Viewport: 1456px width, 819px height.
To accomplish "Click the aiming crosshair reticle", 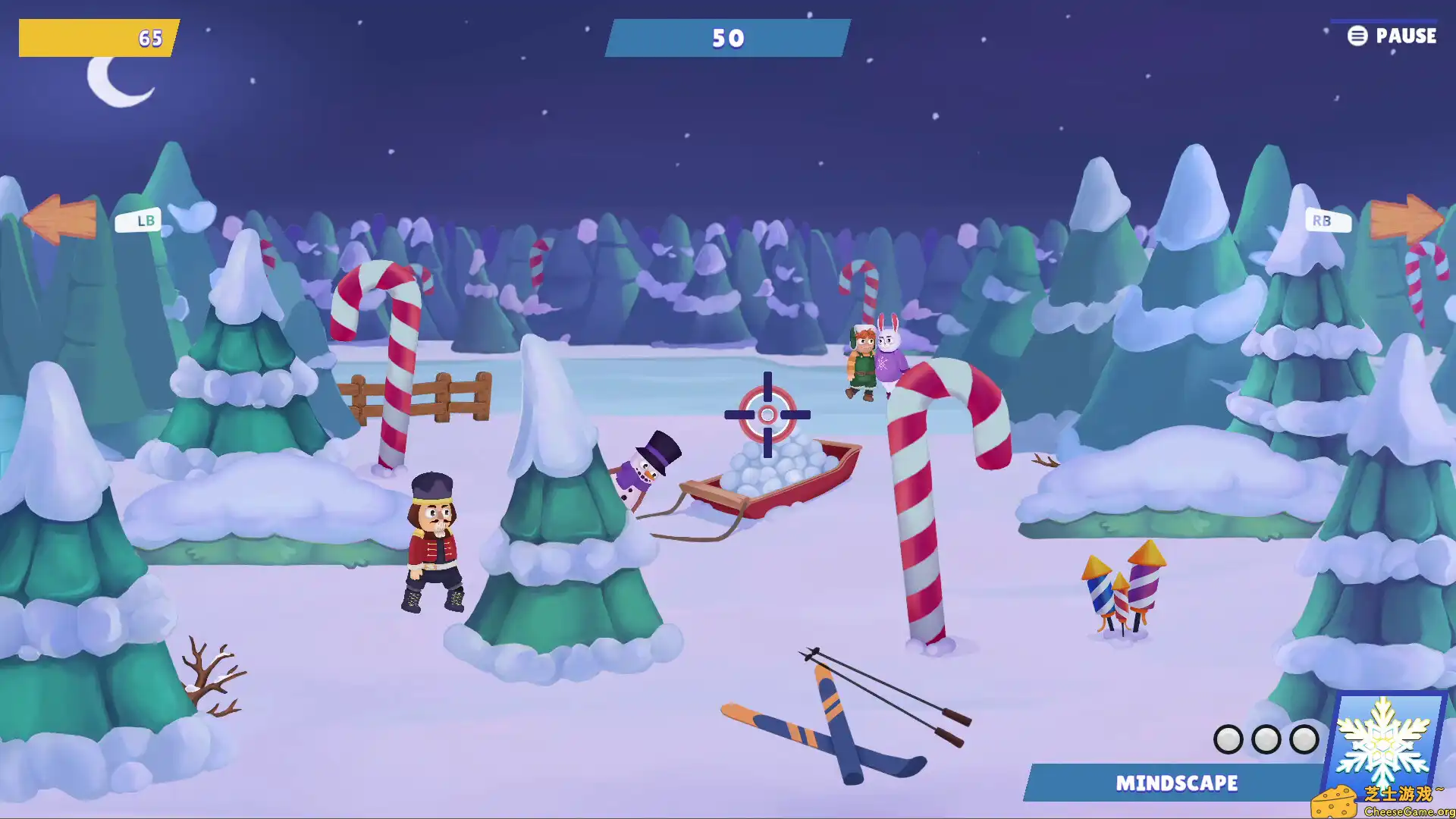I will [767, 415].
